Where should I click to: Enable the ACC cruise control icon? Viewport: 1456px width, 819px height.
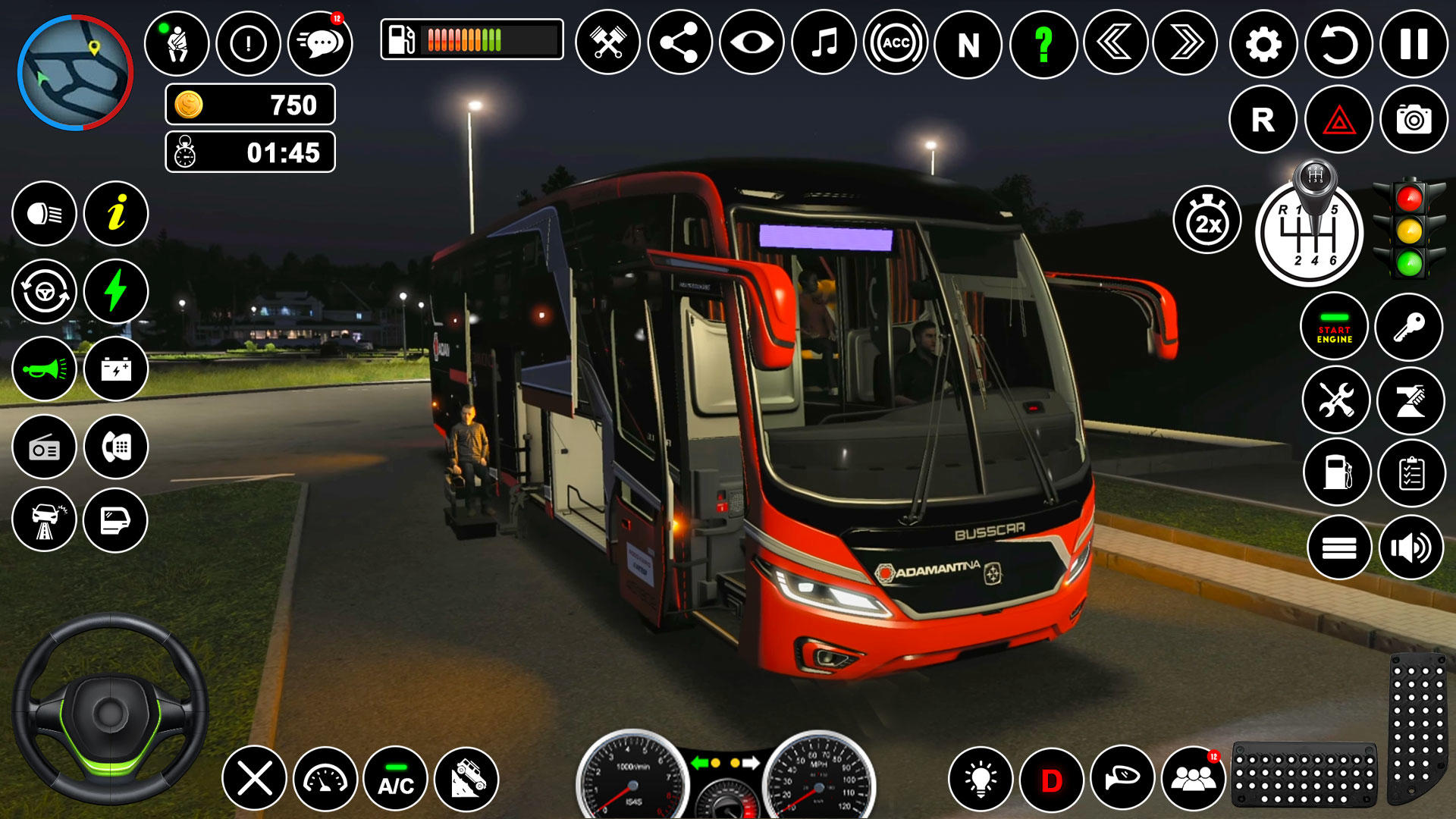[x=894, y=44]
